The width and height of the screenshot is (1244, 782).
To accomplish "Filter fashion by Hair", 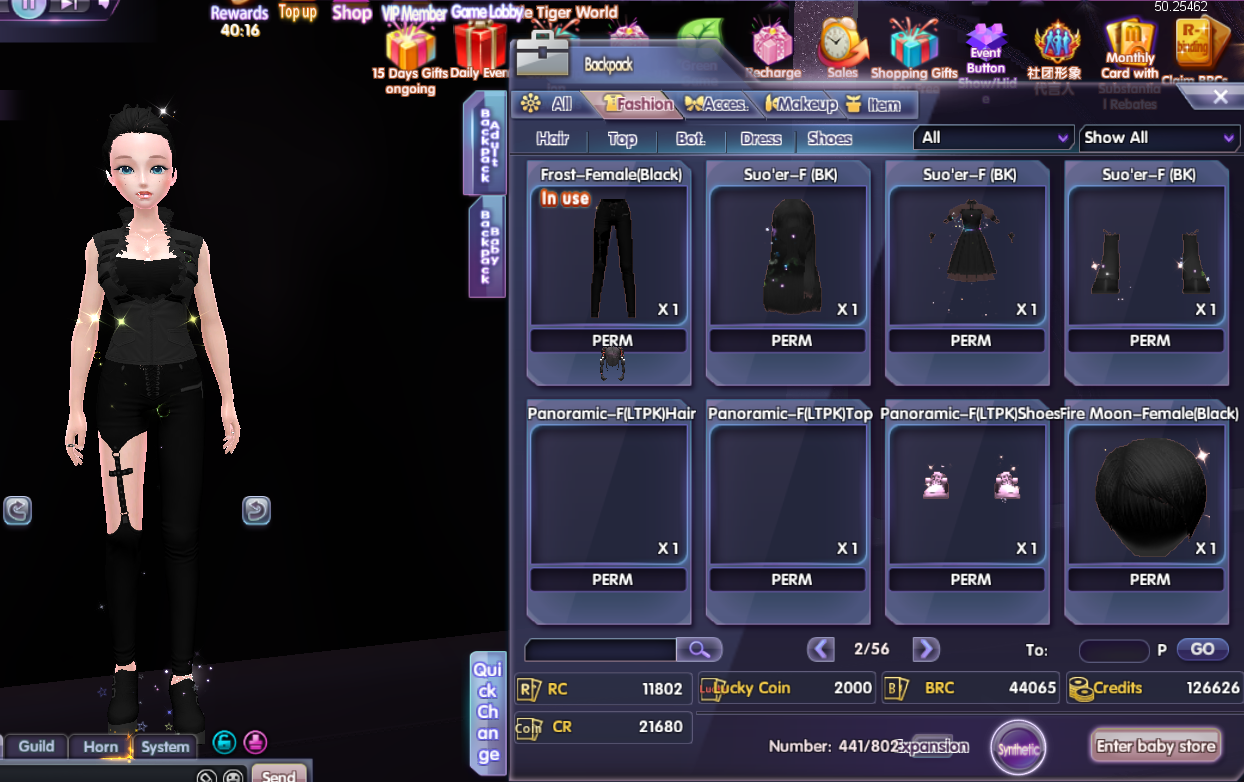I will pos(552,139).
